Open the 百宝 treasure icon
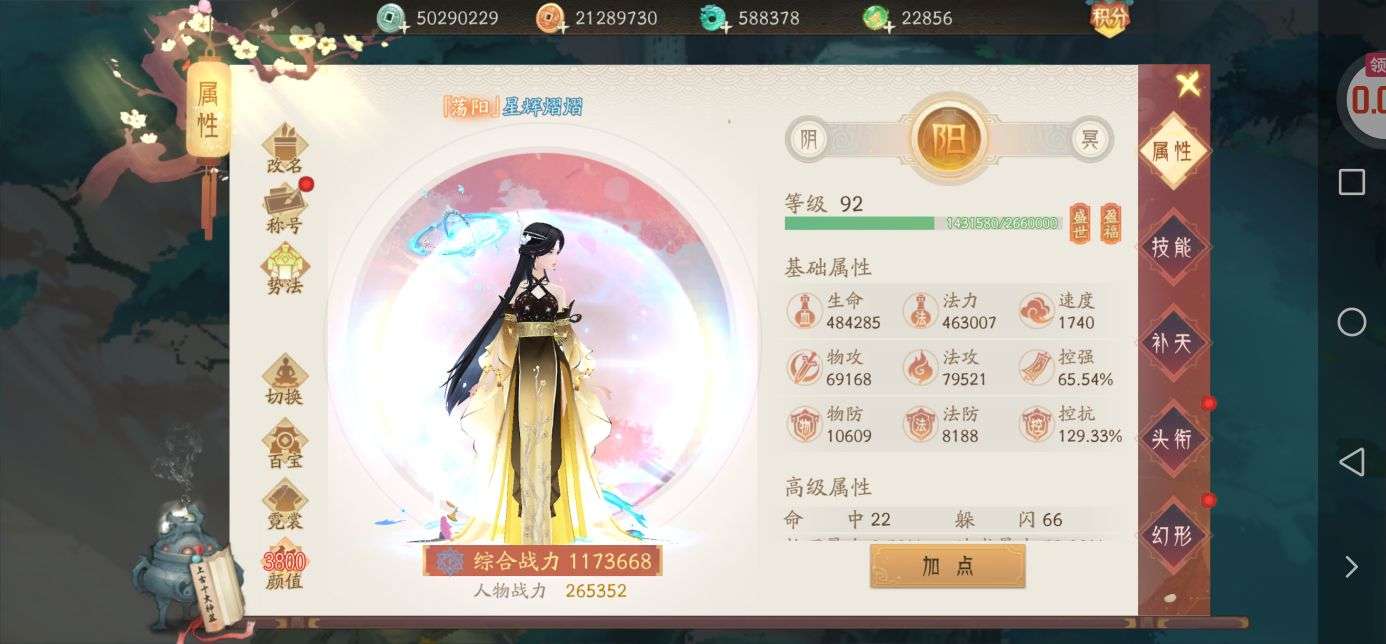The width and height of the screenshot is (1386, 644). [284, 445]
